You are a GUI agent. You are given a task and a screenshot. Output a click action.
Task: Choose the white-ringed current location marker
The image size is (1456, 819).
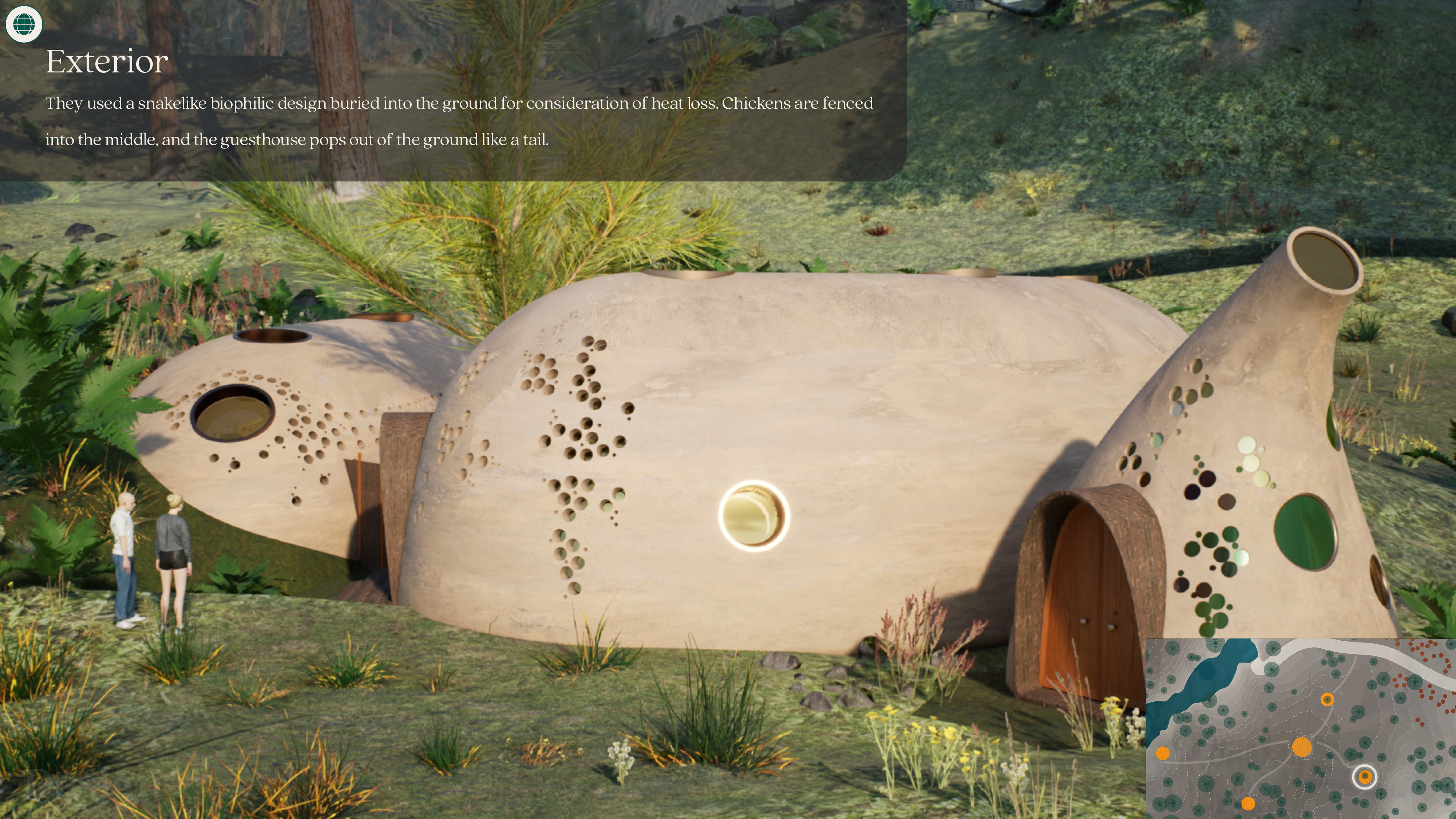[x=1364, y=777]
